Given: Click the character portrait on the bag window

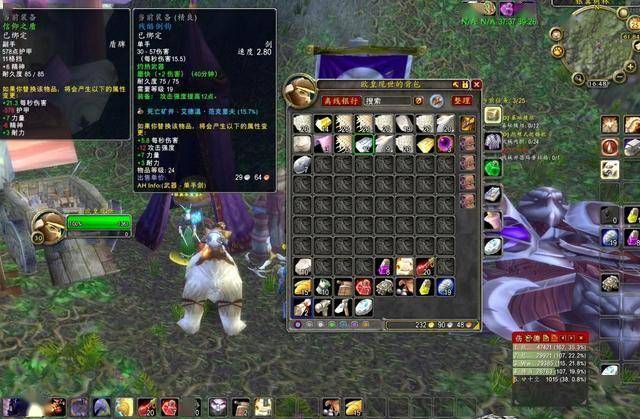Looking at the screenshot, I should (301, 91).
